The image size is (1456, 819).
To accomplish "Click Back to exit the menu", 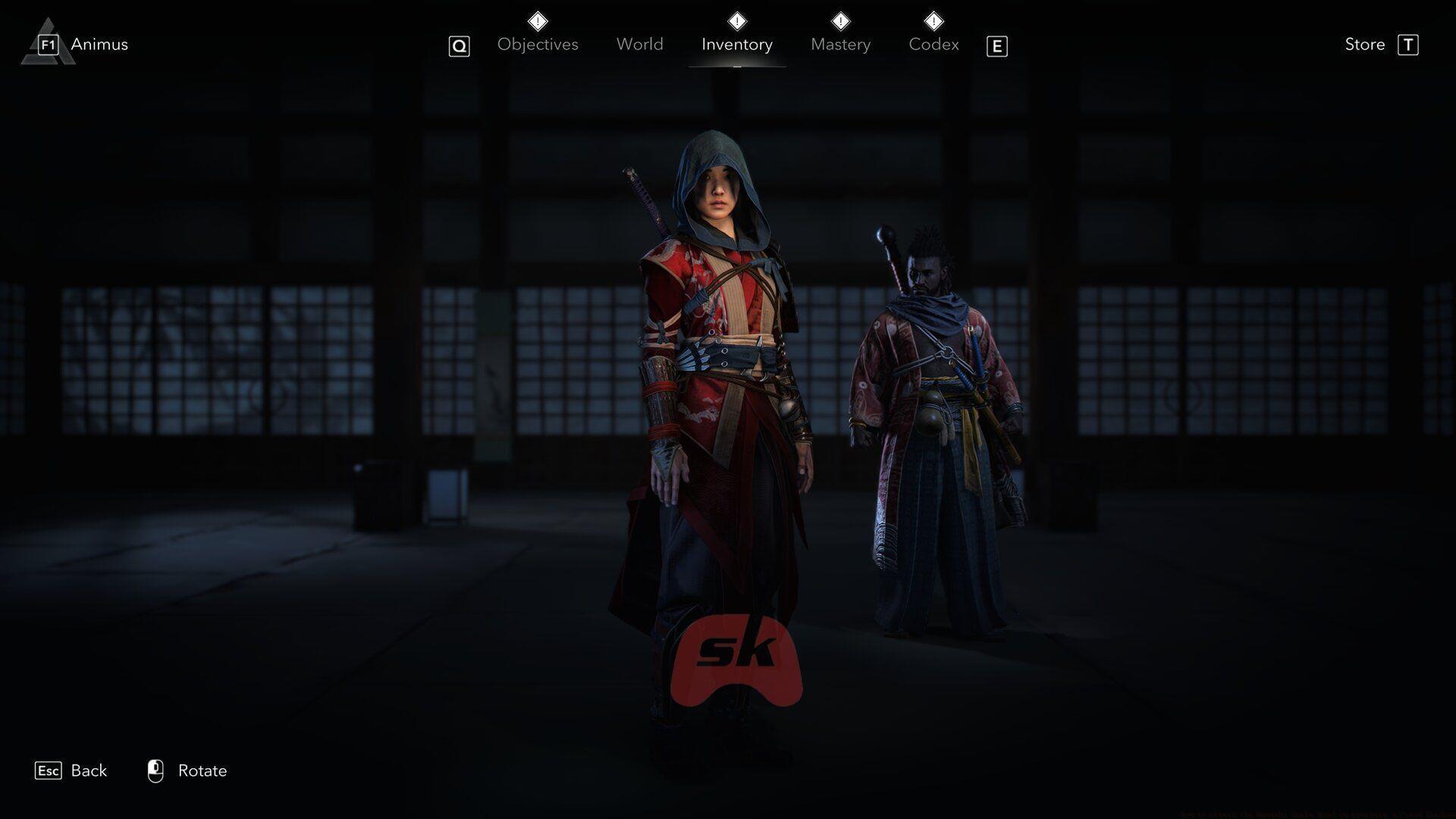I will click(x=88, y=770).
